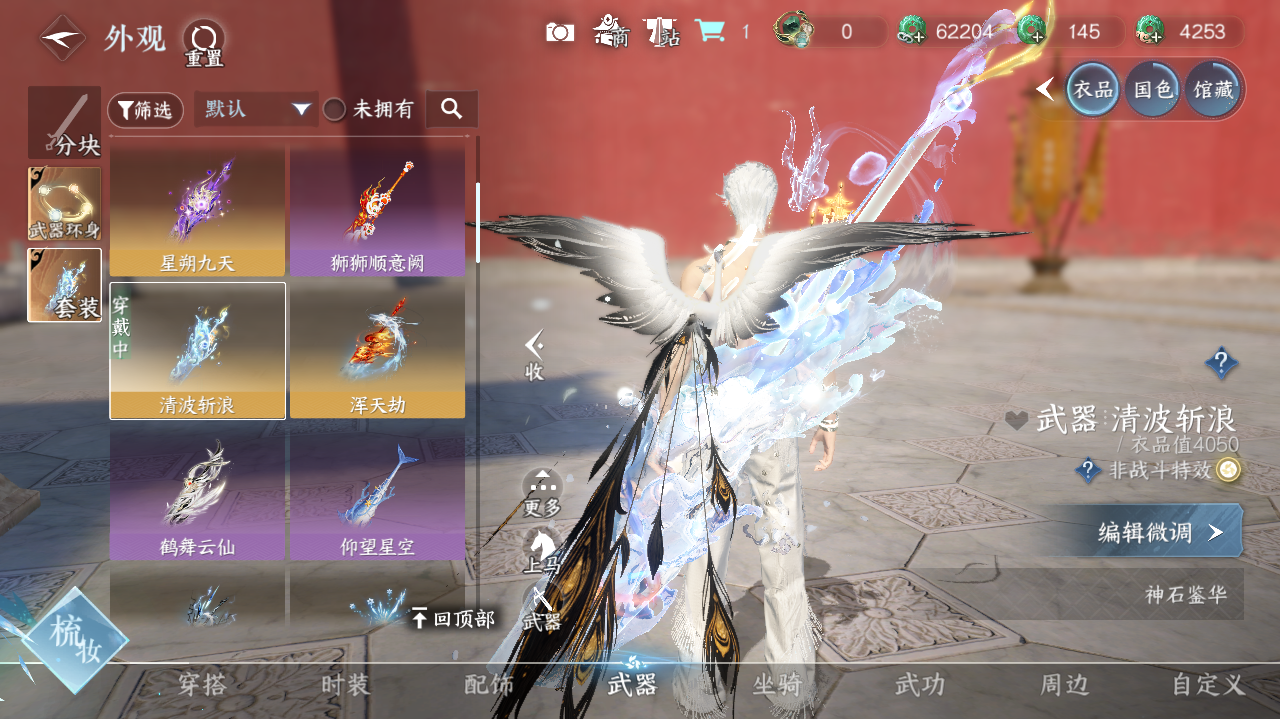Open the weapon search magnifier
1280x719 pixels.
click(451, 109)
